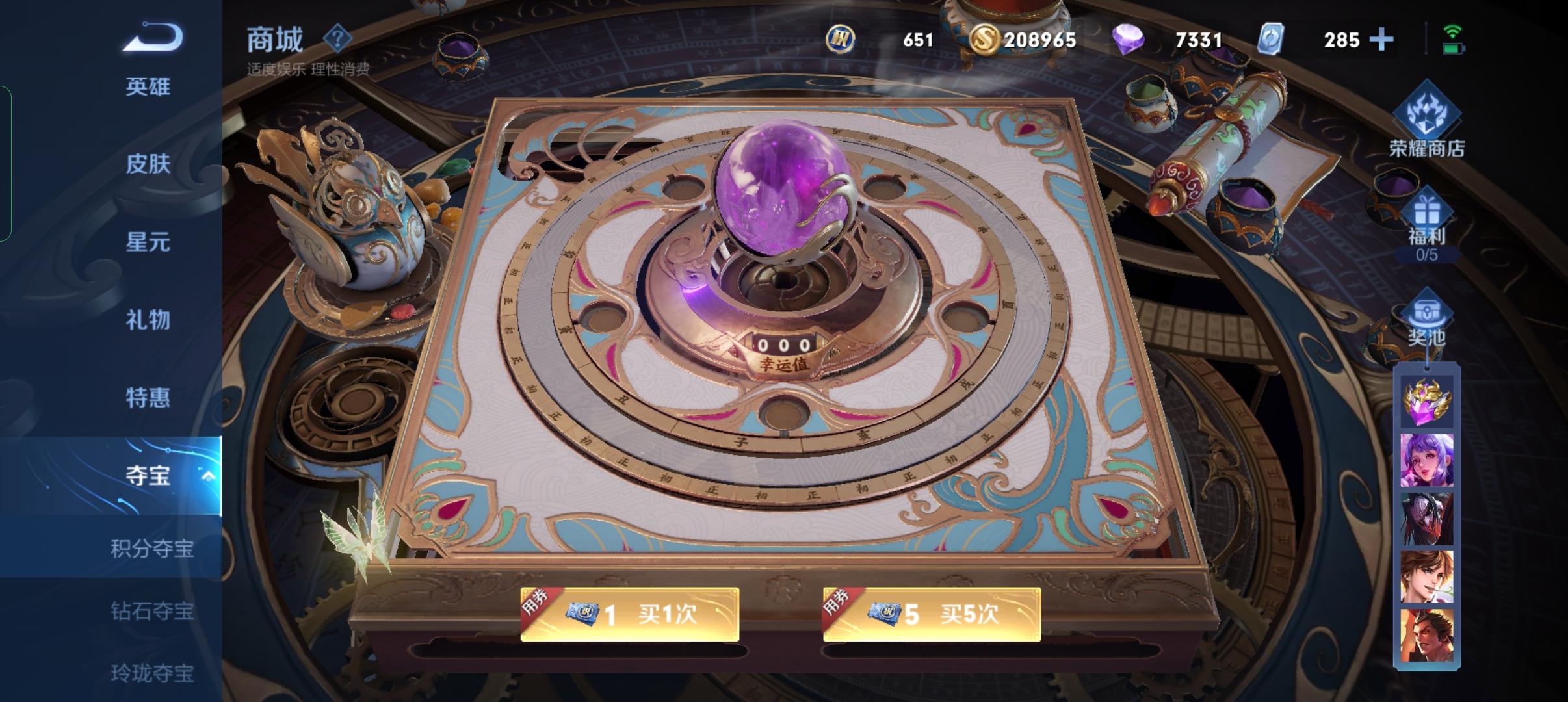
Task: Collapse the 夺宝 category chevron
Action: point(208,476)
